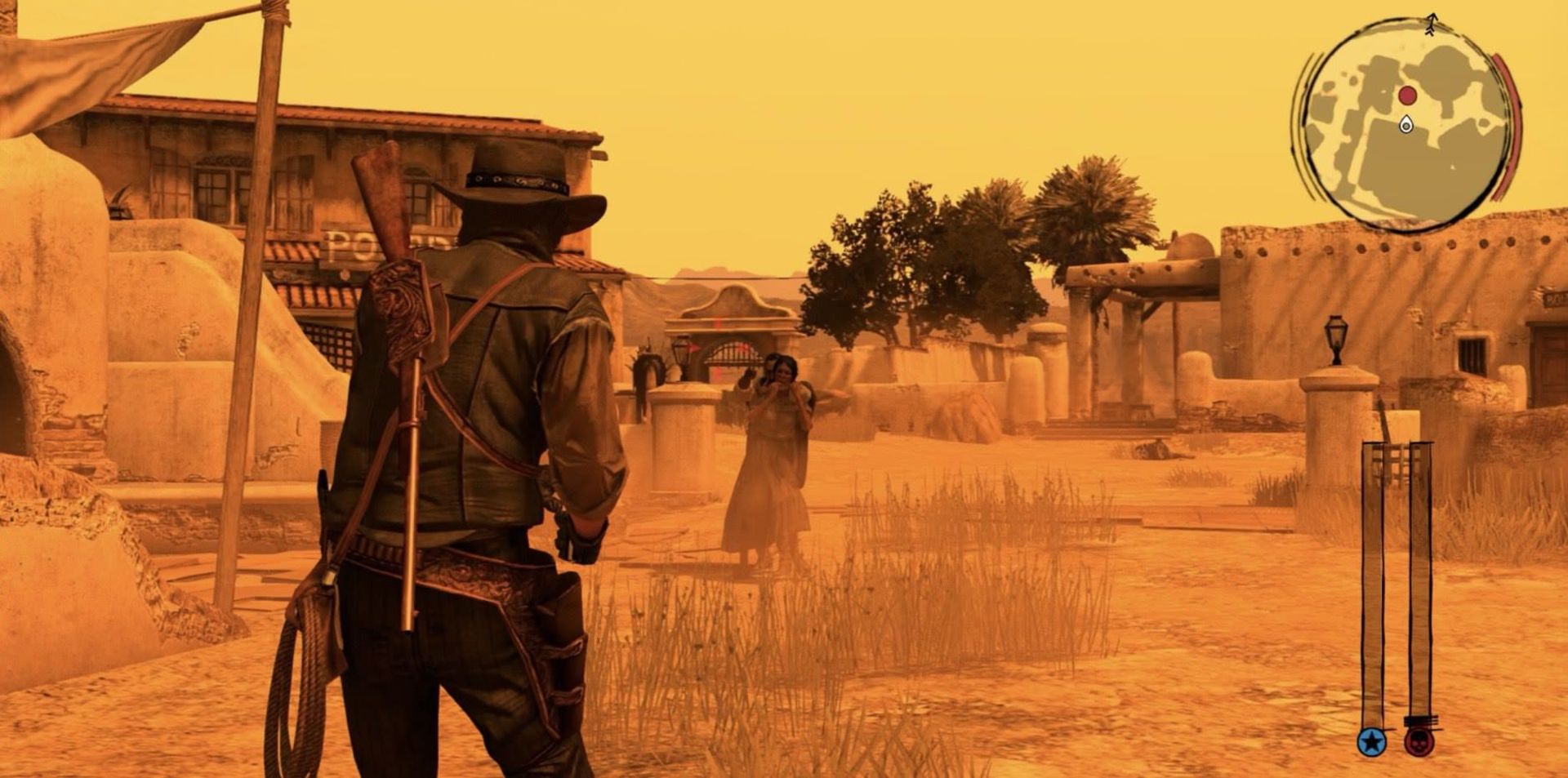The image size is (1568, 778).
Task: Select the red objective dot on the minimap
Action: pyautogui.click(x=1407, y=95)
